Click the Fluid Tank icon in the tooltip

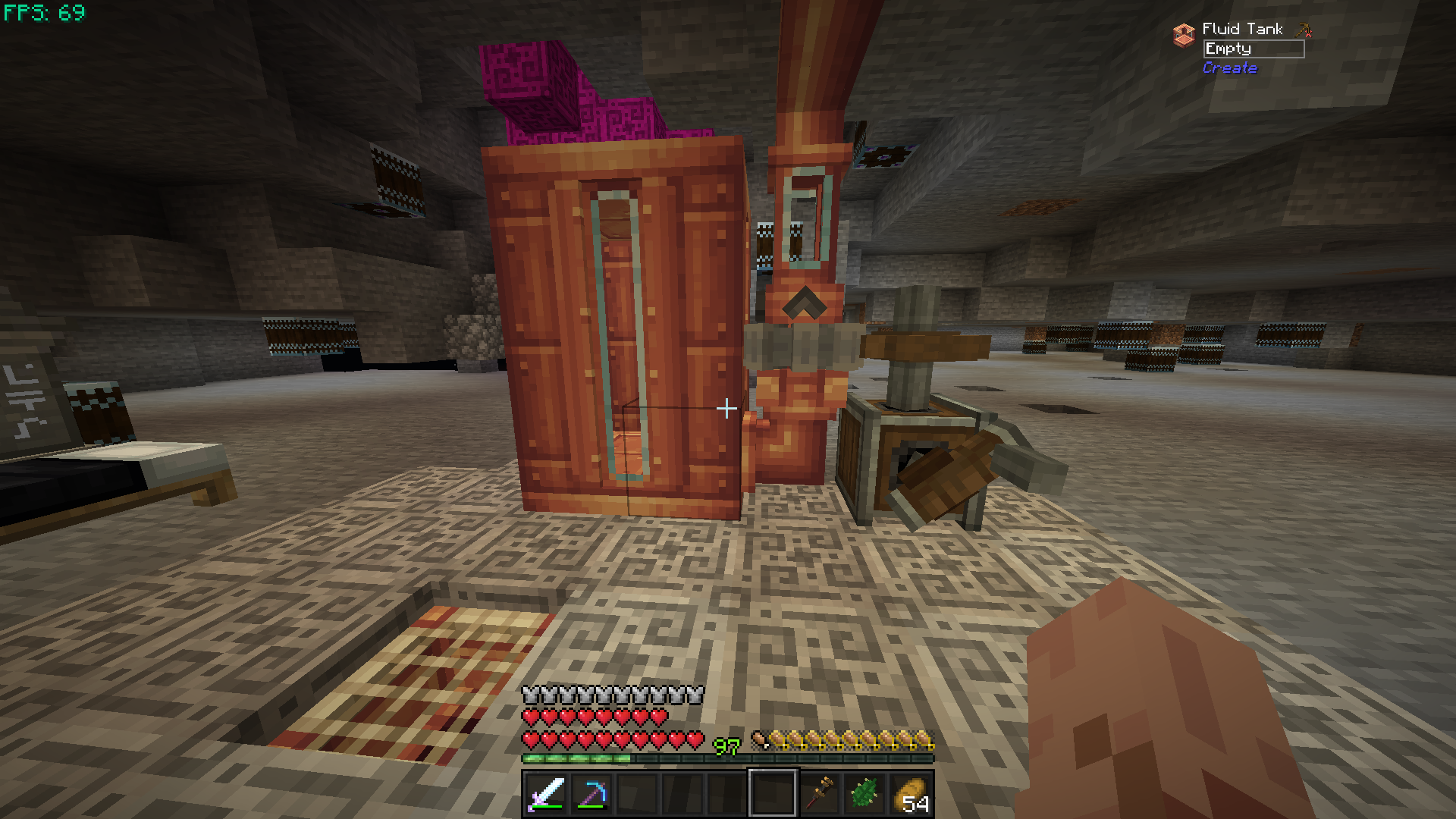[x=1183, y=30]
